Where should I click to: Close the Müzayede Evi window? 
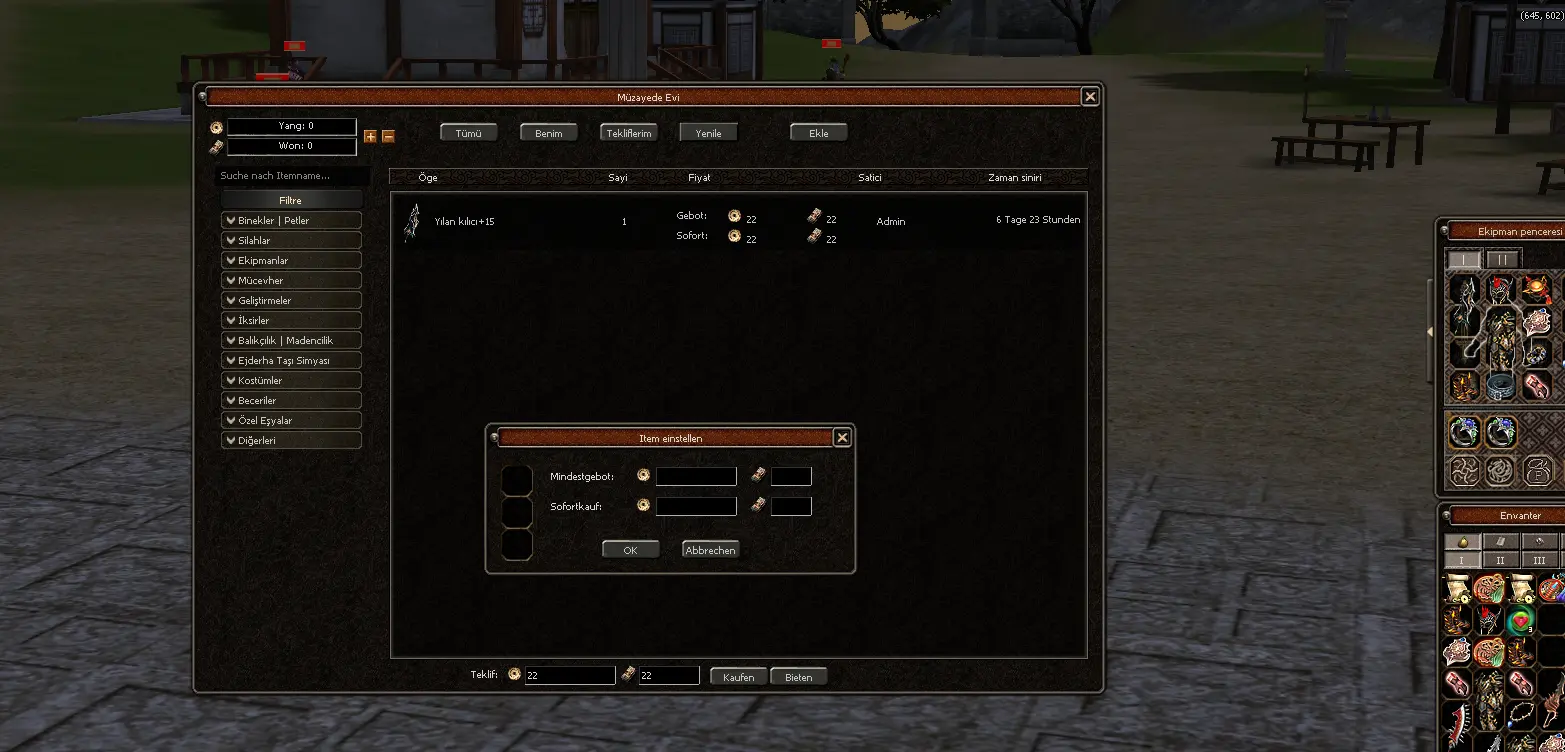tap(1090, 97)
